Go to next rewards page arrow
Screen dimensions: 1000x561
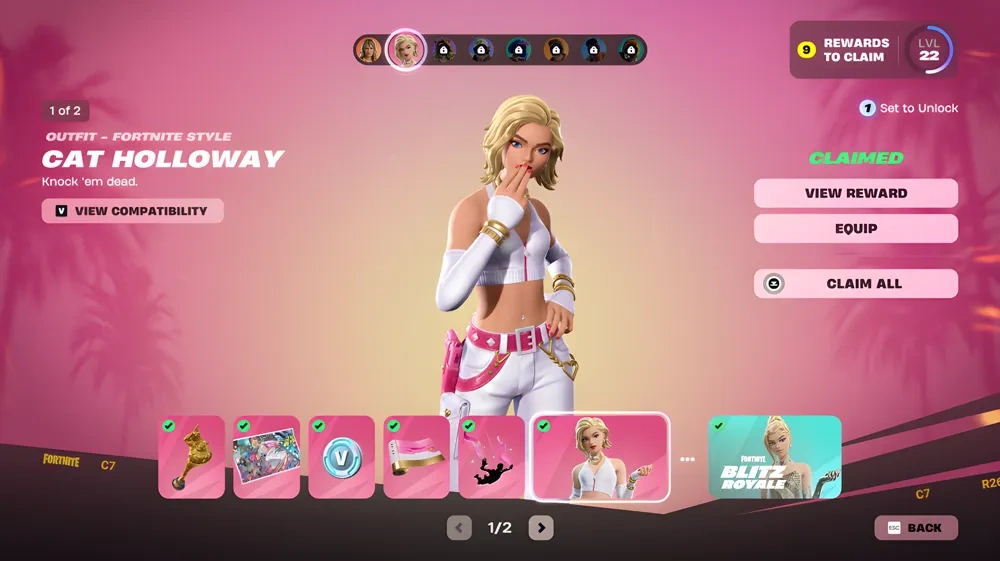tap(541, 528)
